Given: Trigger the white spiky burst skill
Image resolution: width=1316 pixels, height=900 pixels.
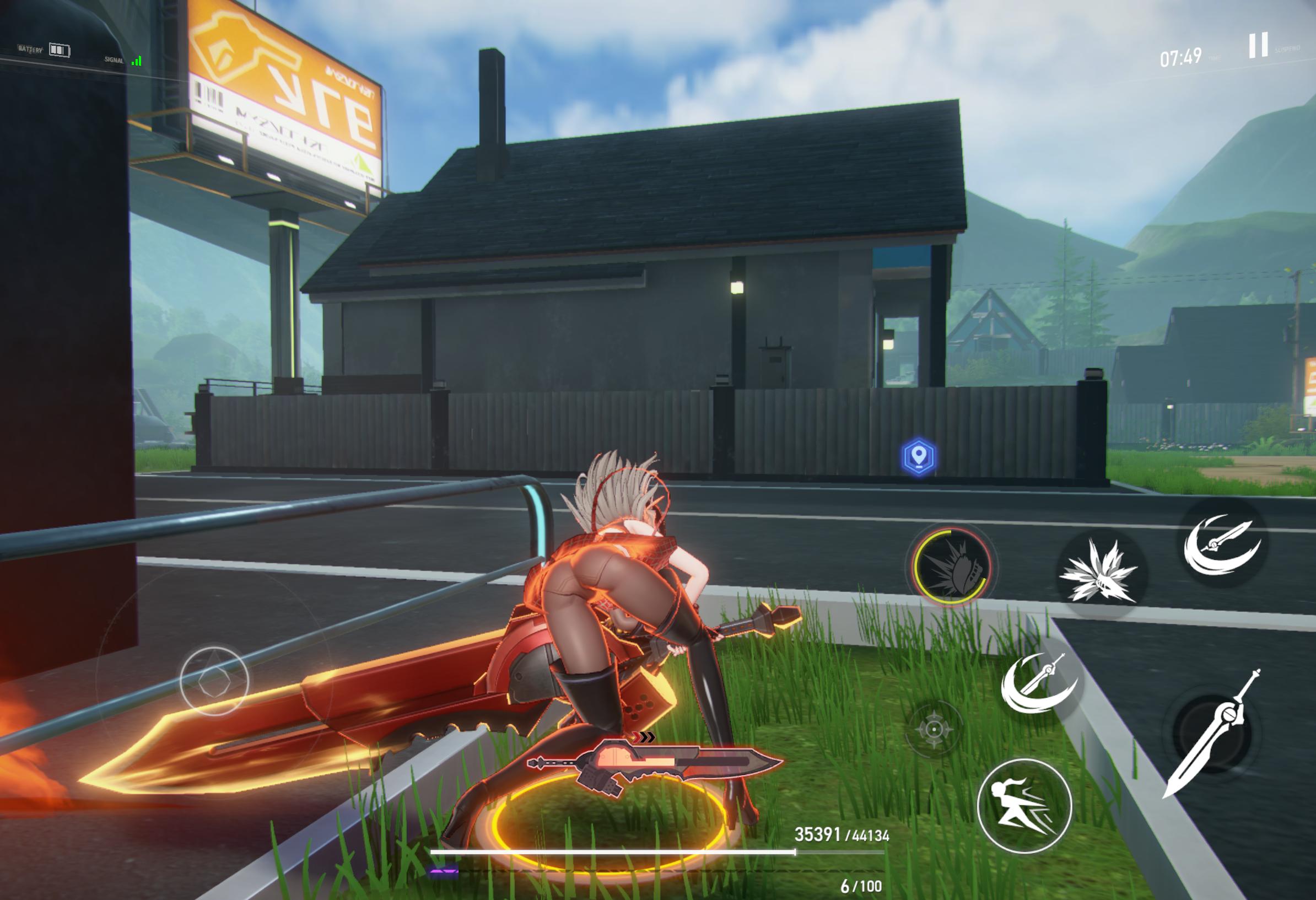Looking at the screenshot, I should [1099, 571].
